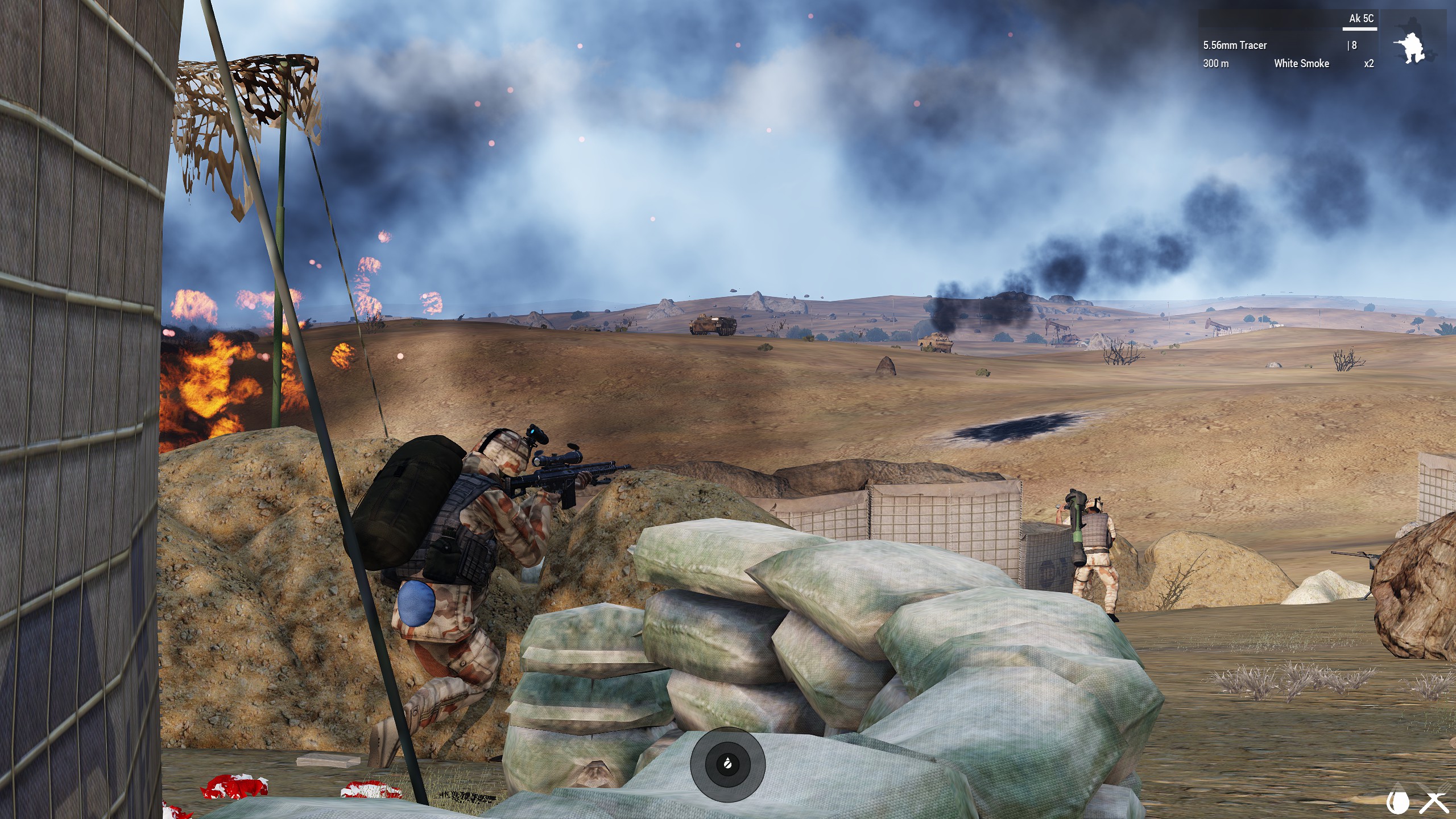Viewport: 1456px width, 819px height.
Task: Click the water droplet thirst icon
Action: pos(1398,802)
